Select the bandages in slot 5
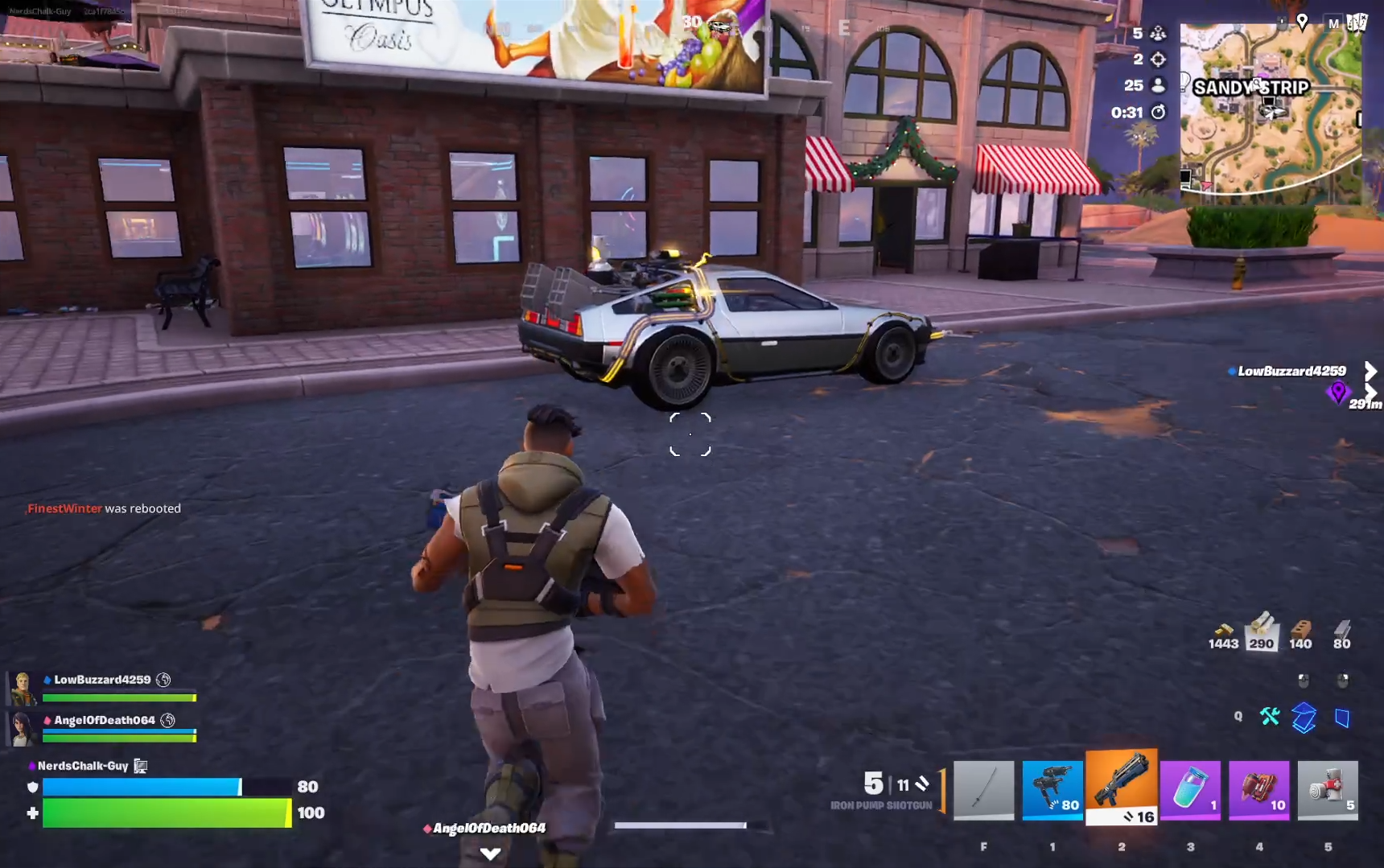 [x=1327, y=791]
